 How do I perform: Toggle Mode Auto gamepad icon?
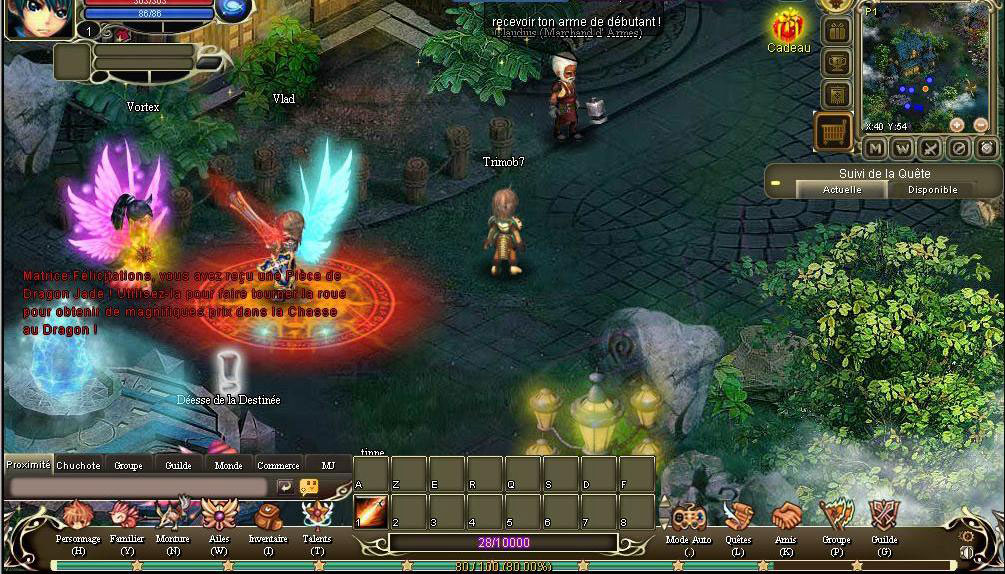688,518
